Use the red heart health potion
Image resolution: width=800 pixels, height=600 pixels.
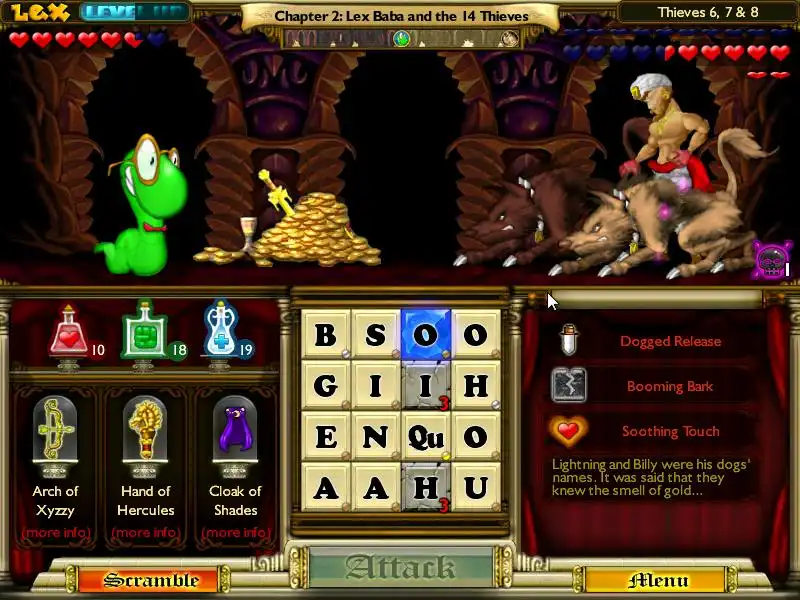coord(68,332)
